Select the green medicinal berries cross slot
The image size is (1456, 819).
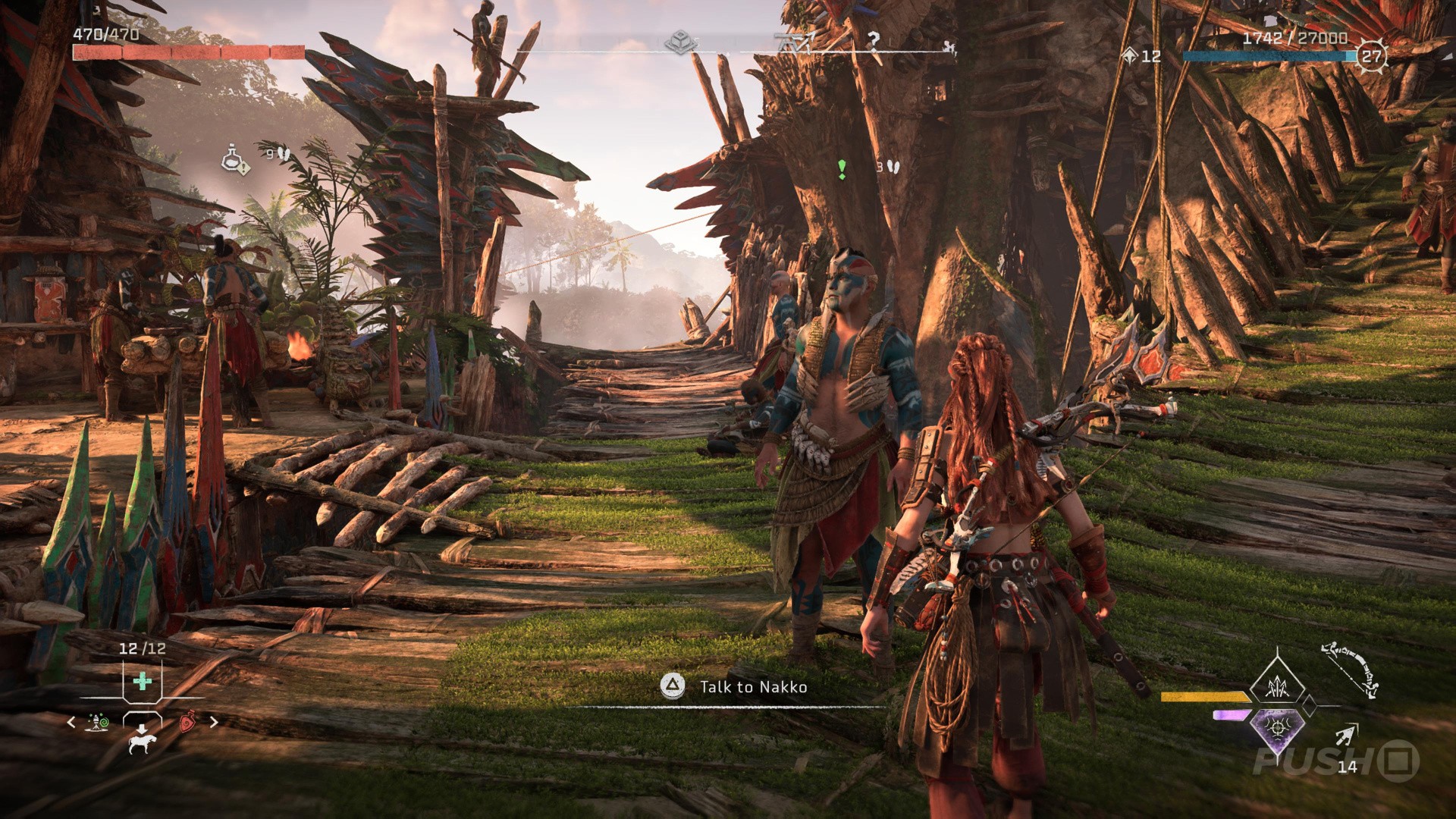point(142,680)
